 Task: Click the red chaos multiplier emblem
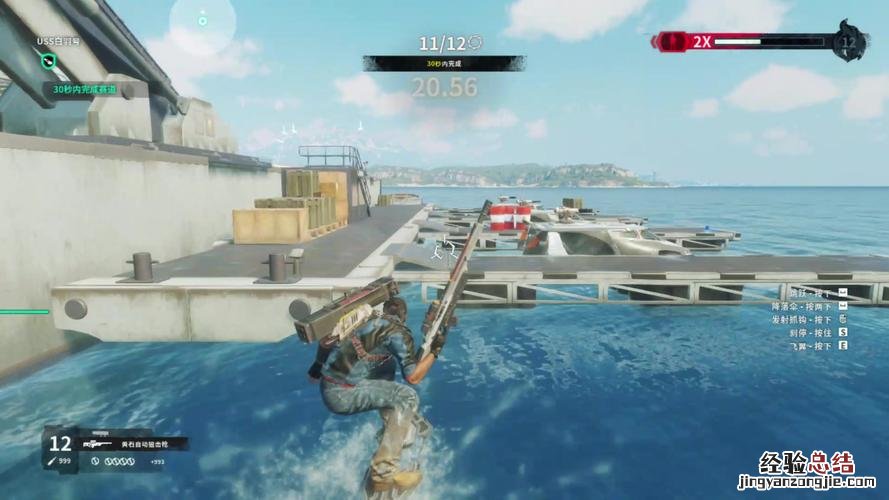click(669, 41)
